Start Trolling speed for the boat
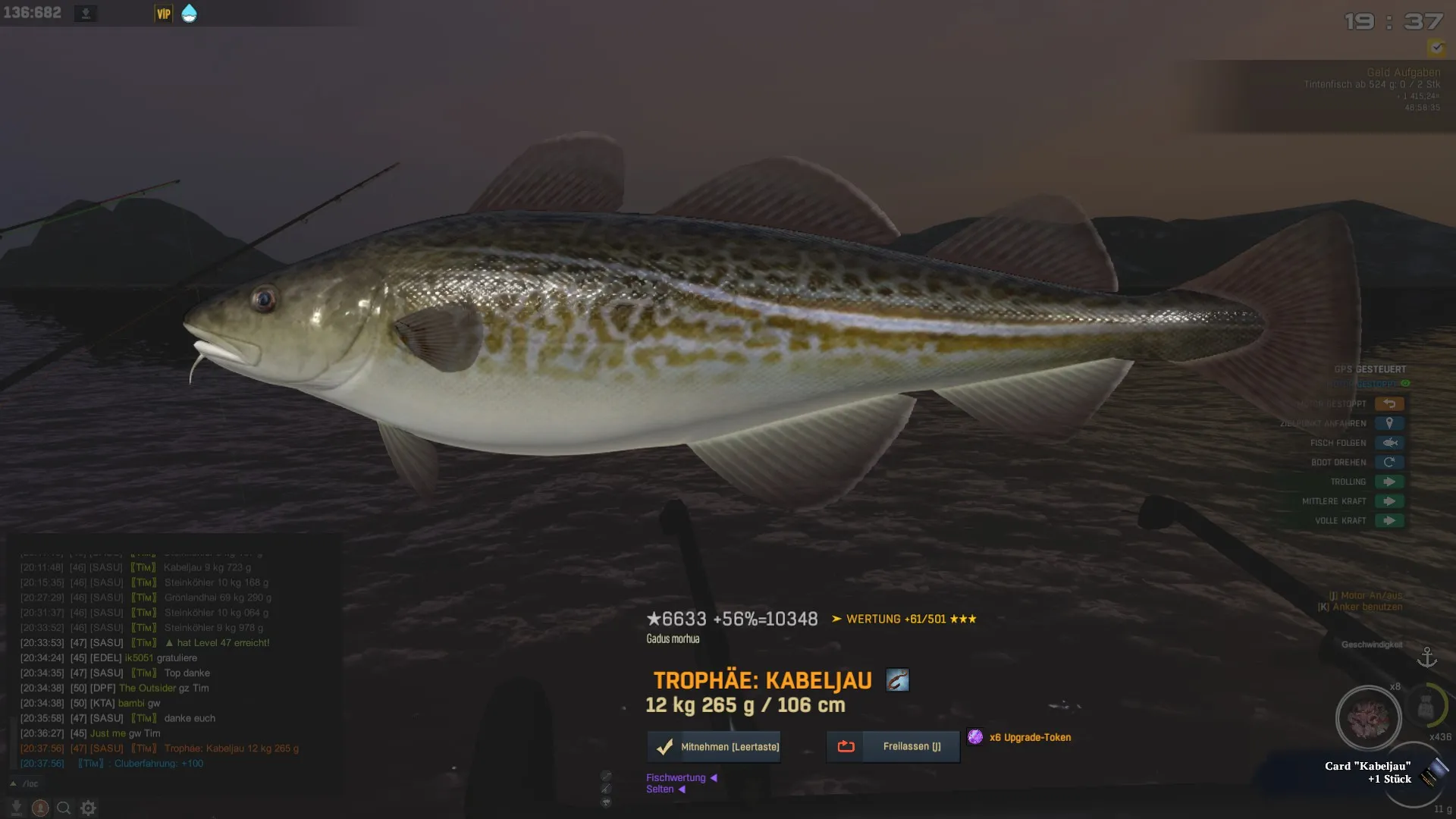1456x819 pixels. 1389,482
